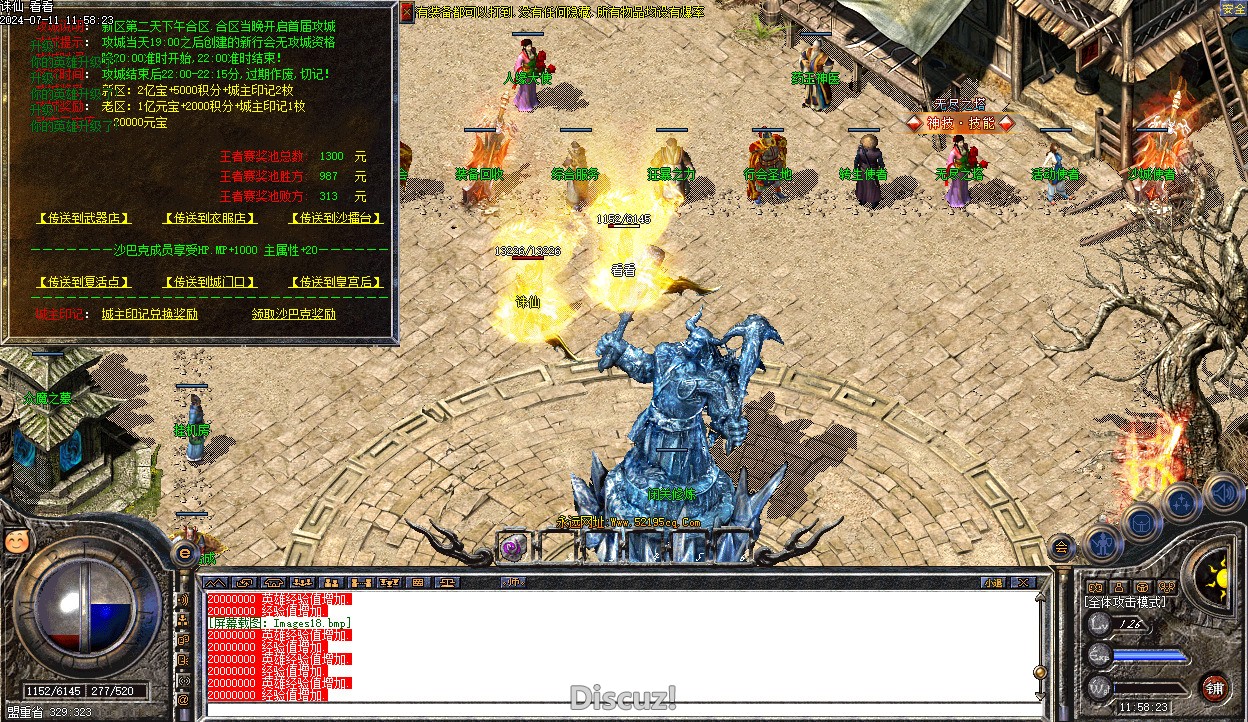Close the chat window with X
This screenshot has width=1248, height=722.
(1024, 582)
